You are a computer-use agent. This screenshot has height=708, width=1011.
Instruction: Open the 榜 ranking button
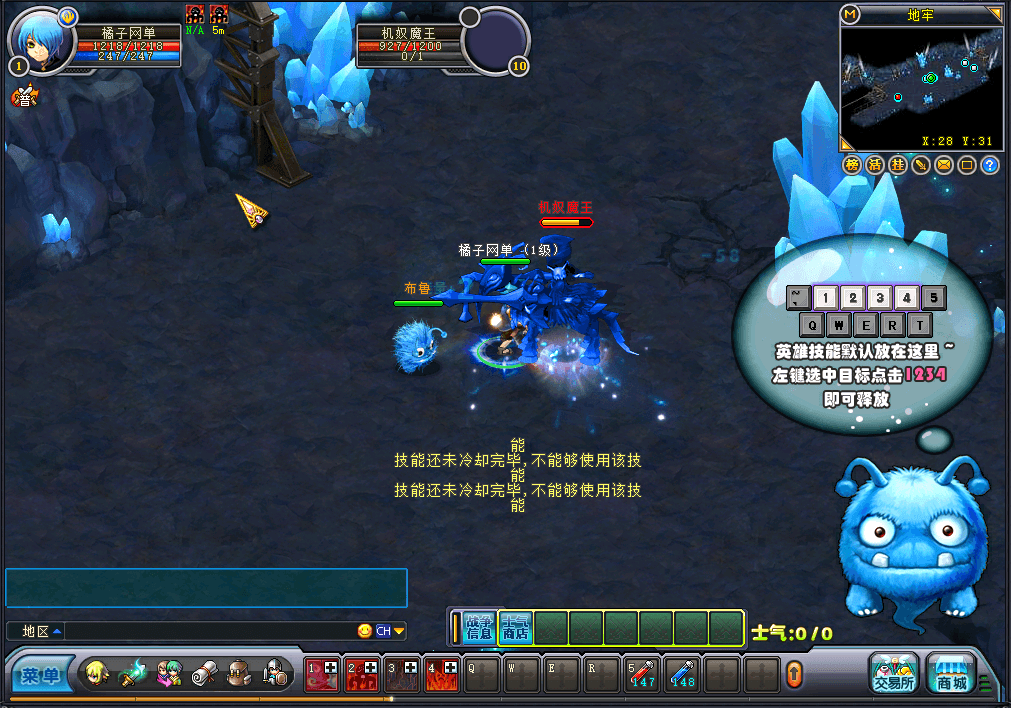click(852, 165)
